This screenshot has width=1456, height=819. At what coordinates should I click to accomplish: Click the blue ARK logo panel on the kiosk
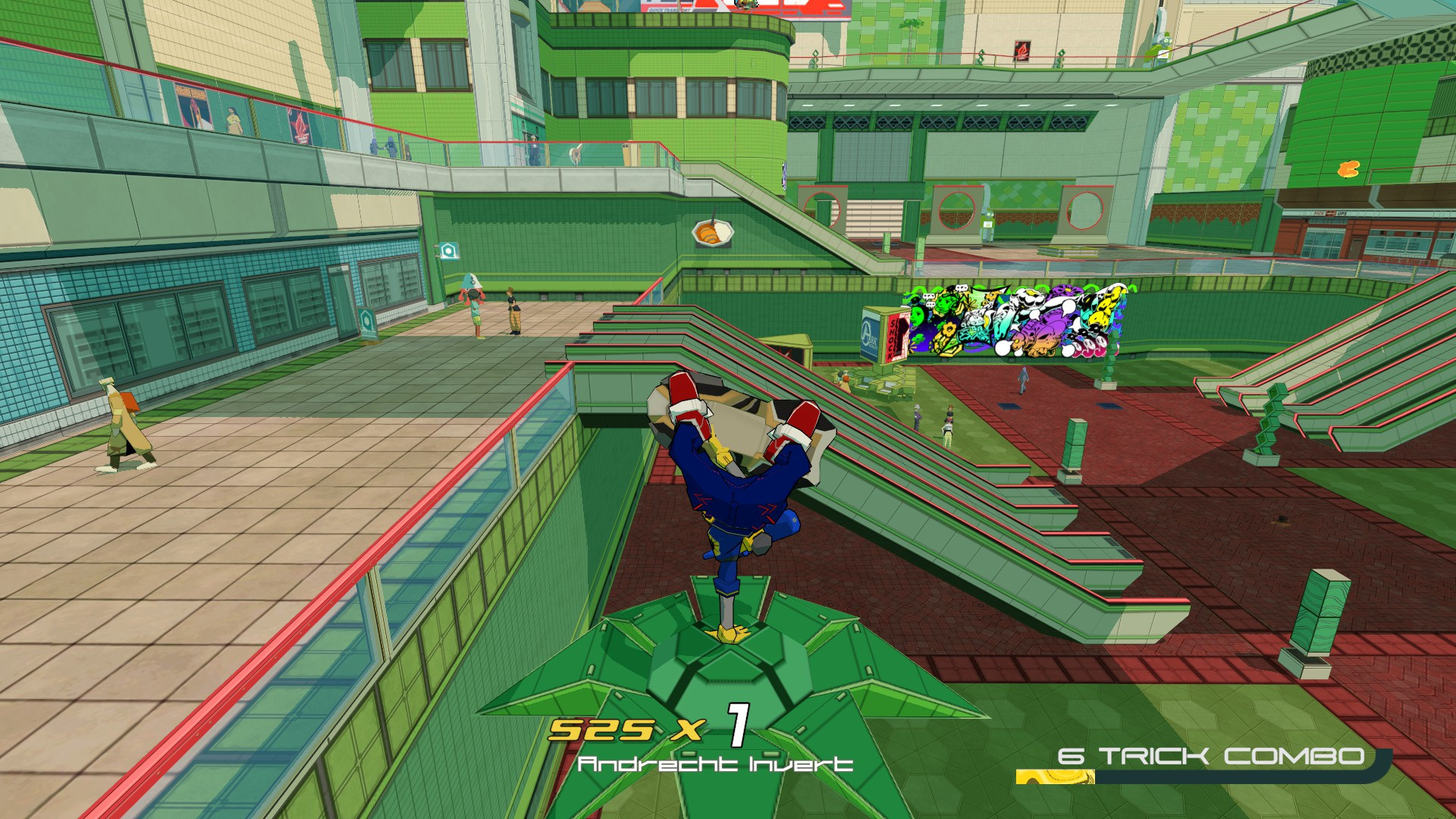pos(870,333)
